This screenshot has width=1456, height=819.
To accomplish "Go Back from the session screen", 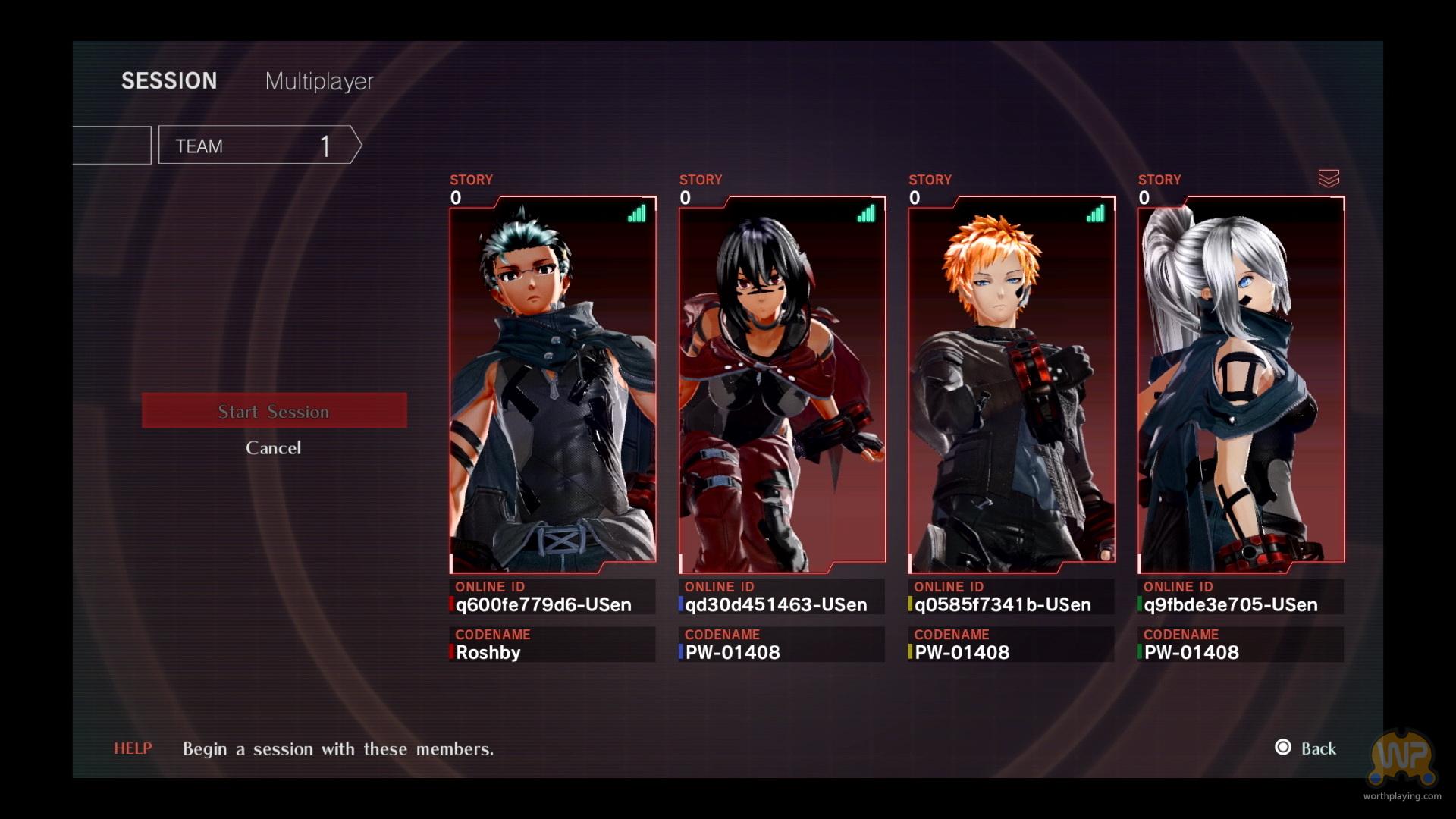I will click(1307, 748).
